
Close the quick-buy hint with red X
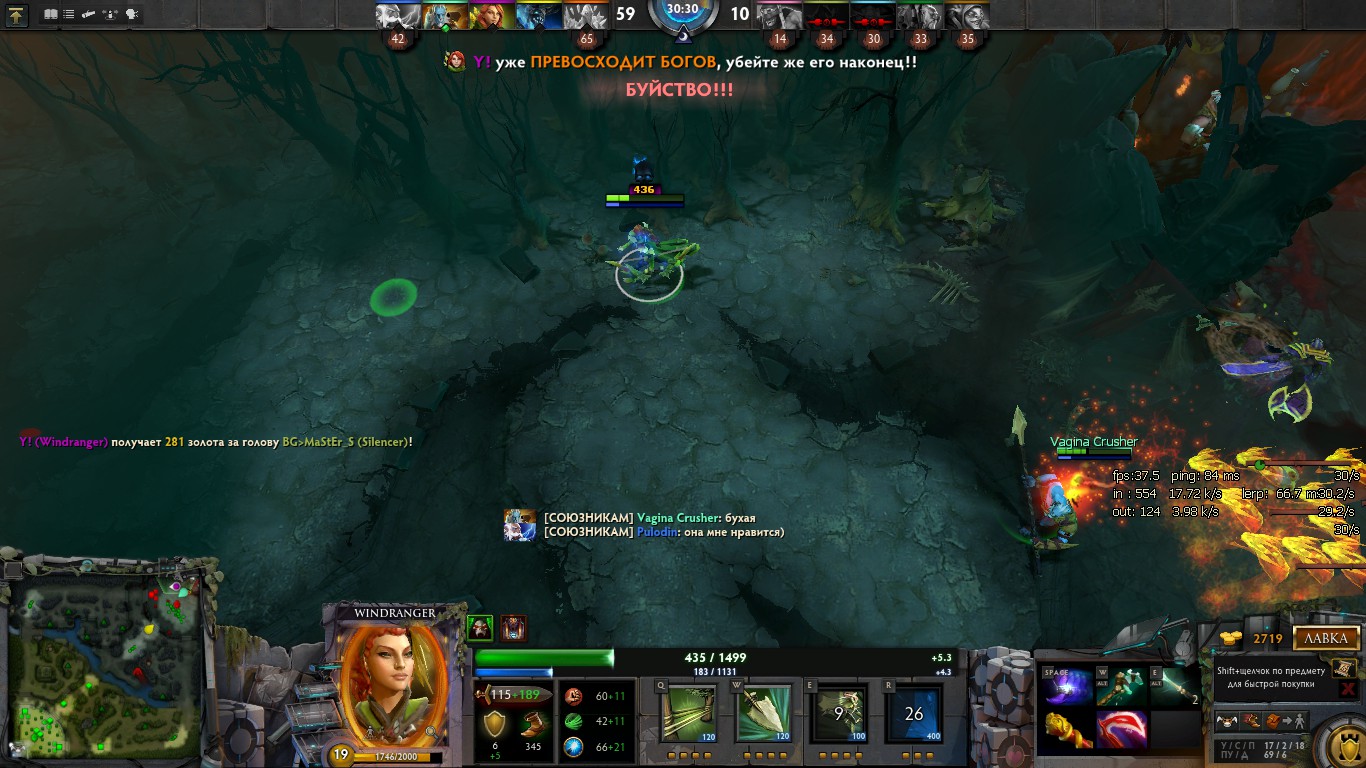1347,689
